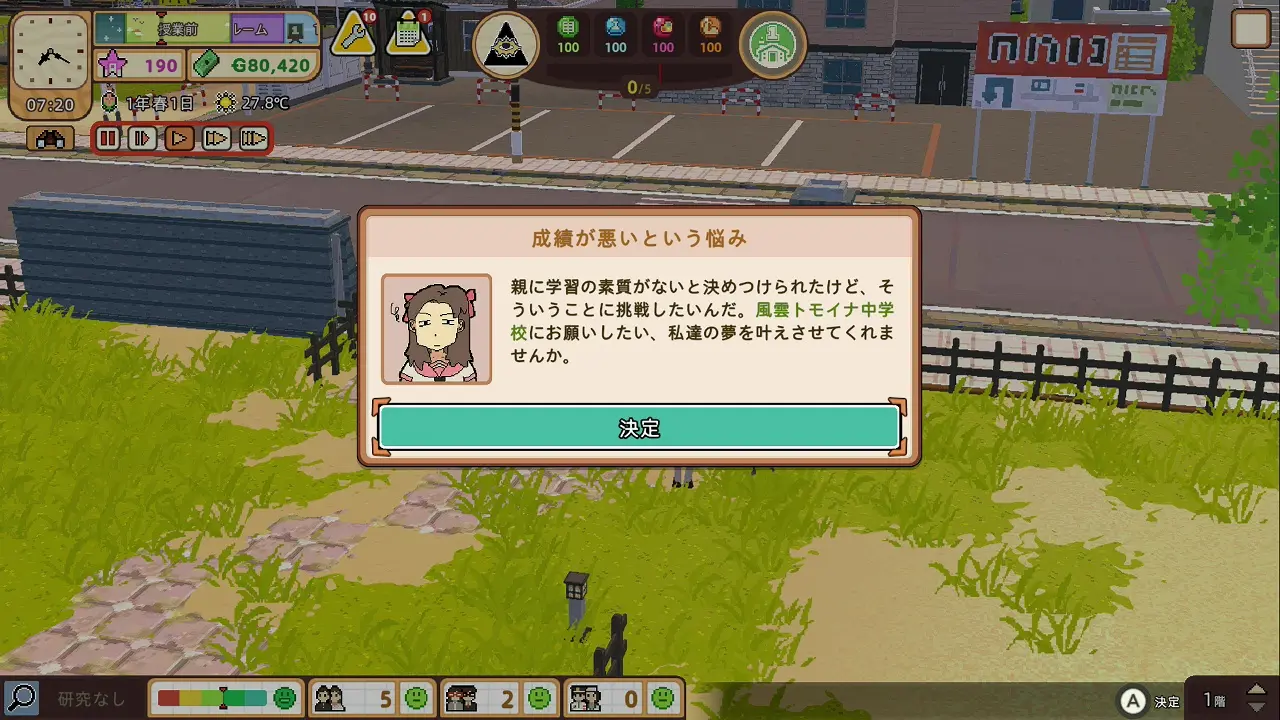This screenshot has width=1280, height=720.
Task: Enable the fastest game speed
Action: click(256, 138)
